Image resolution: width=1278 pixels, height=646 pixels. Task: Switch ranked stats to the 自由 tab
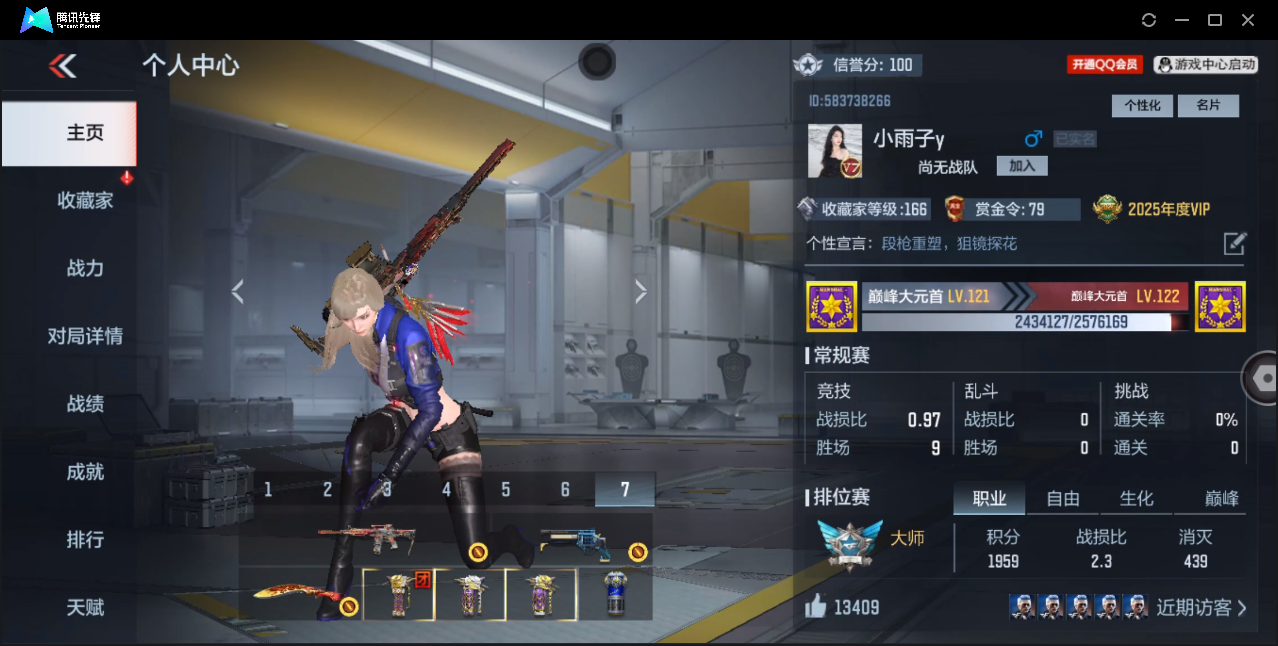[1063, 499]
